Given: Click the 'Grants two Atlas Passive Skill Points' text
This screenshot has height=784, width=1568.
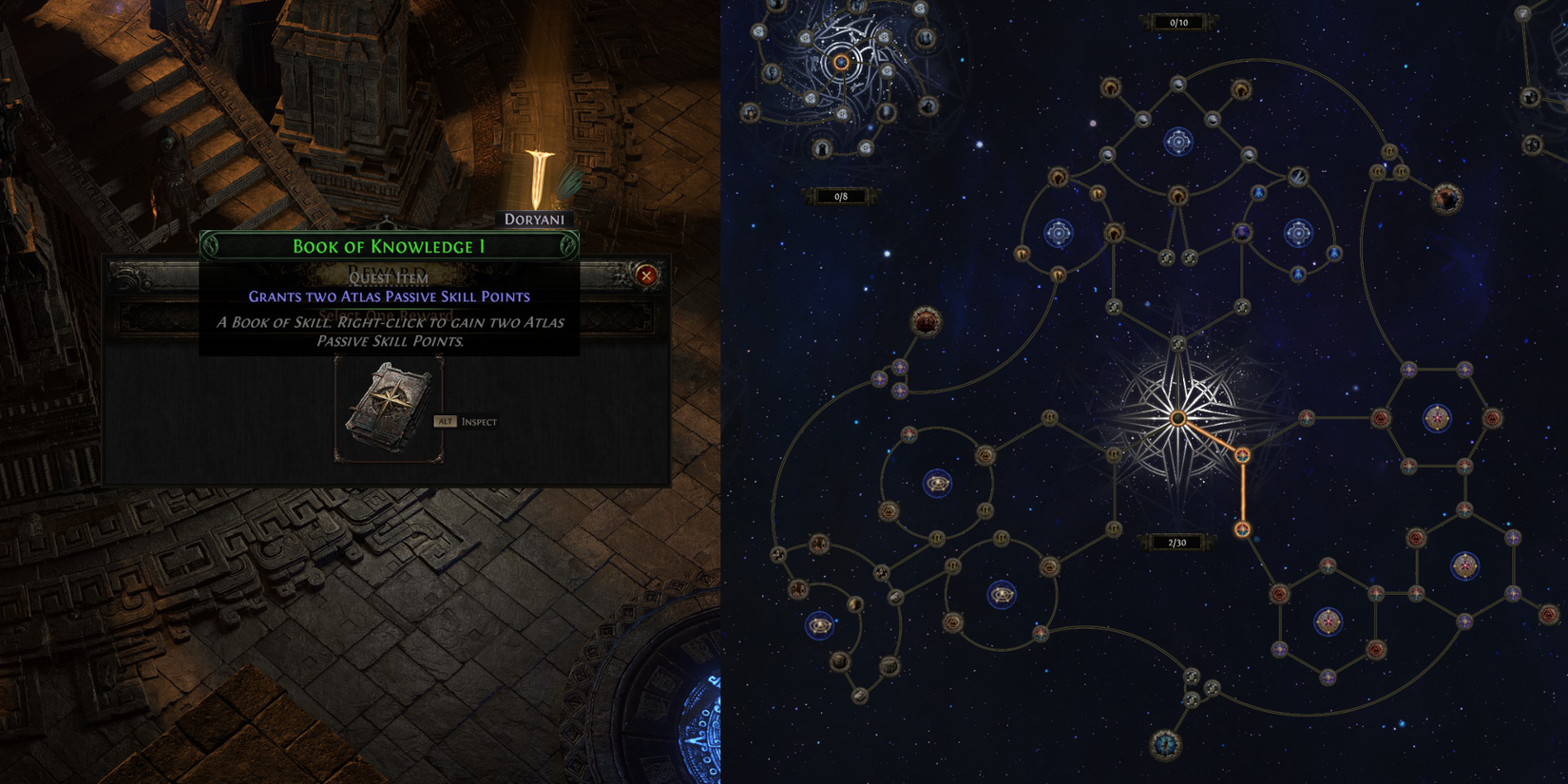Looking at the screenshot, I should 392,296.
